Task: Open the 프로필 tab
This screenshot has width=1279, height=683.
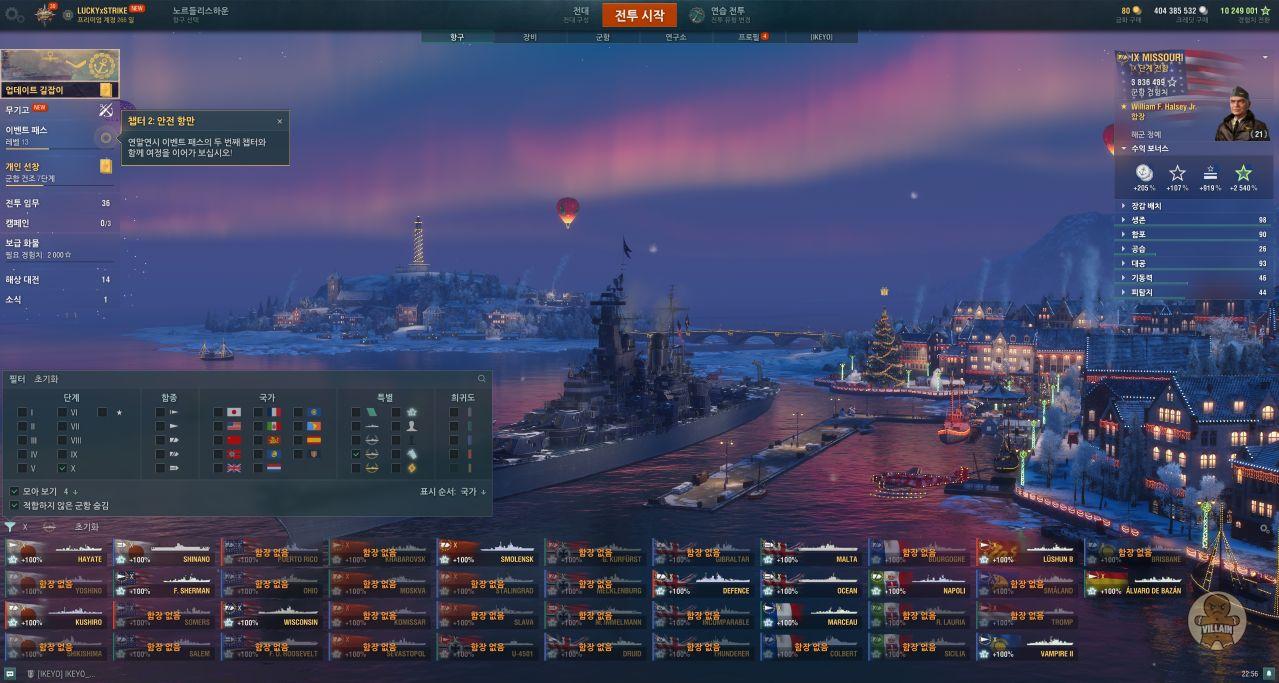Action: (750, 37)
